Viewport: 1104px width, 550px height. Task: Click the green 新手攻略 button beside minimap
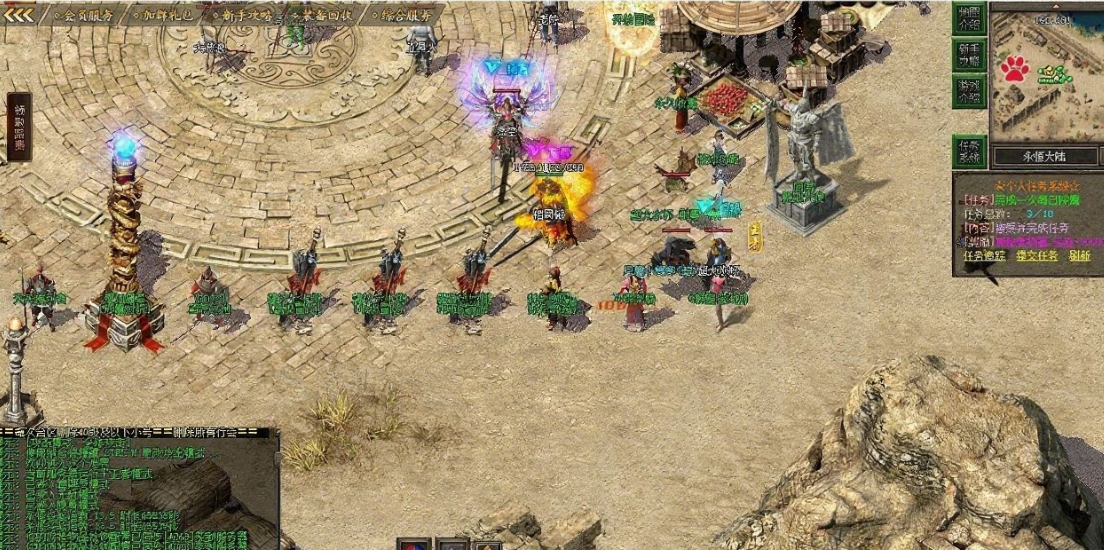969,54
